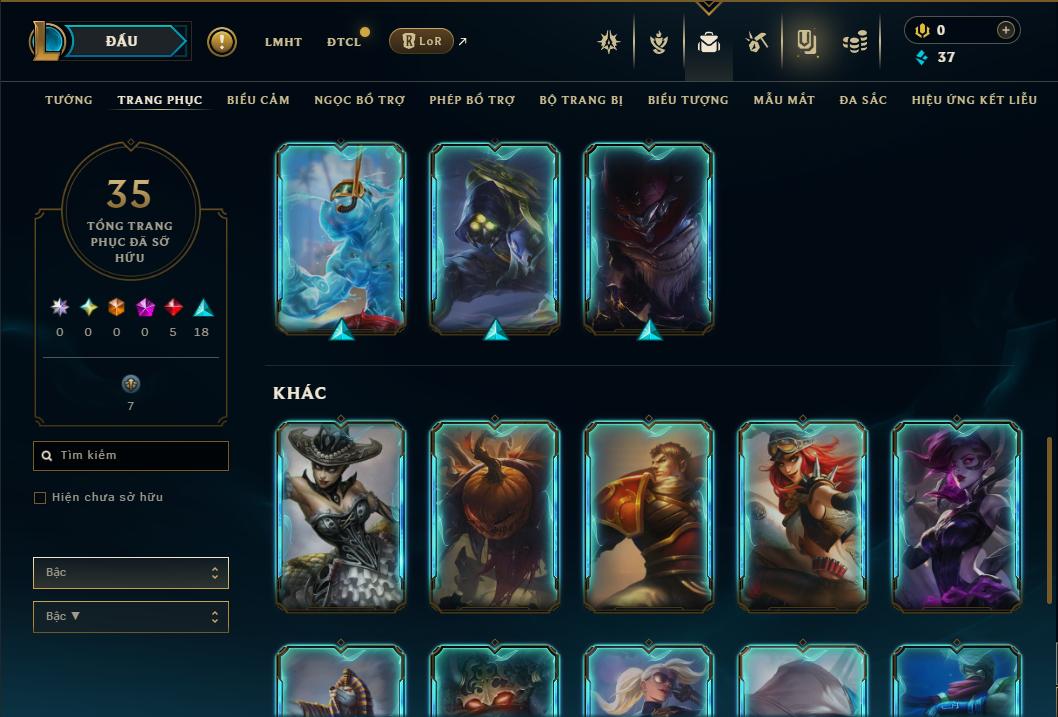Add currency with the plus button
The height and width of the screenshot is (717, 1058).
(1006, 30)
